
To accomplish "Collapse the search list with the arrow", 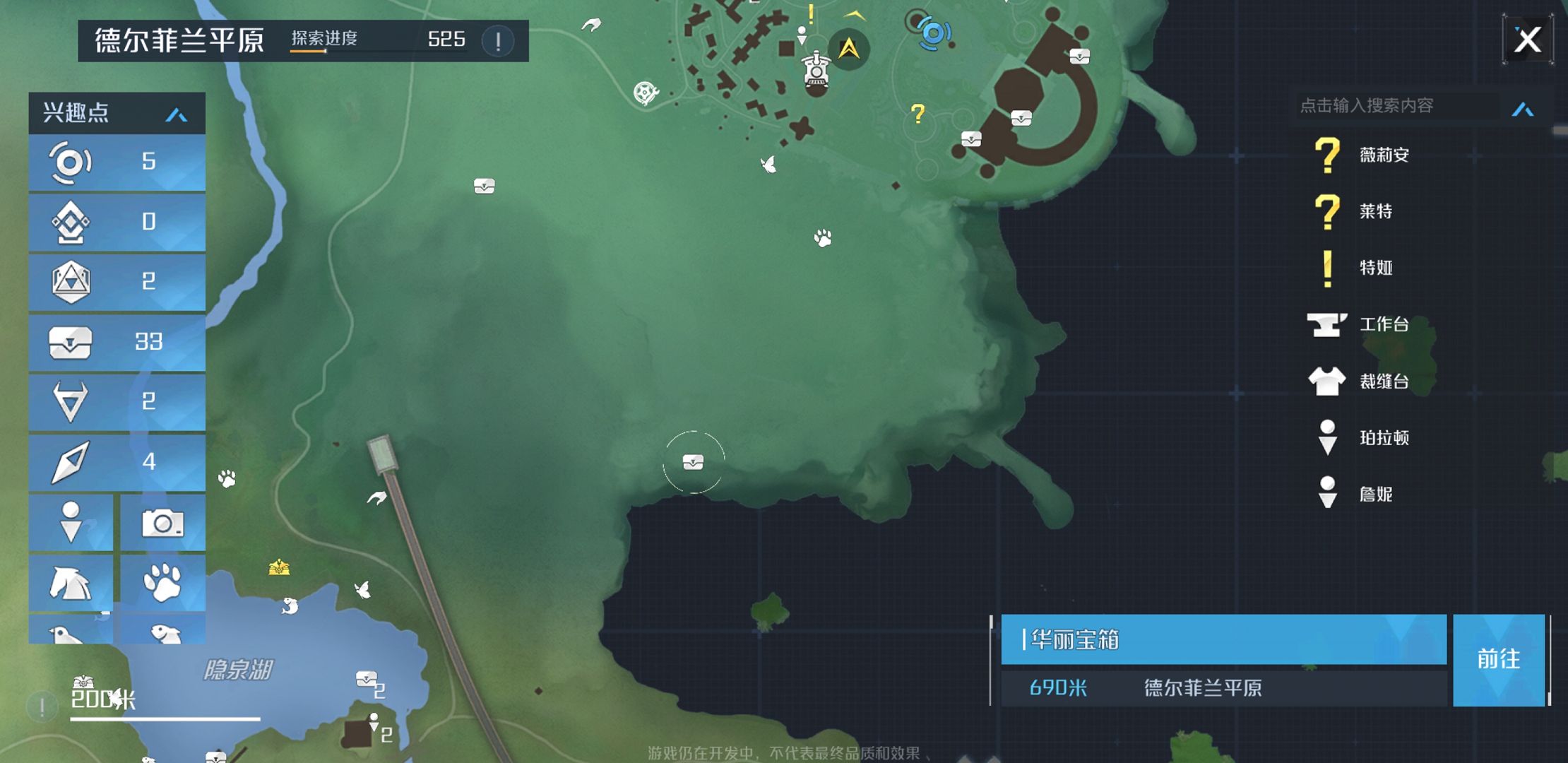I will (x=1523, y=109).
